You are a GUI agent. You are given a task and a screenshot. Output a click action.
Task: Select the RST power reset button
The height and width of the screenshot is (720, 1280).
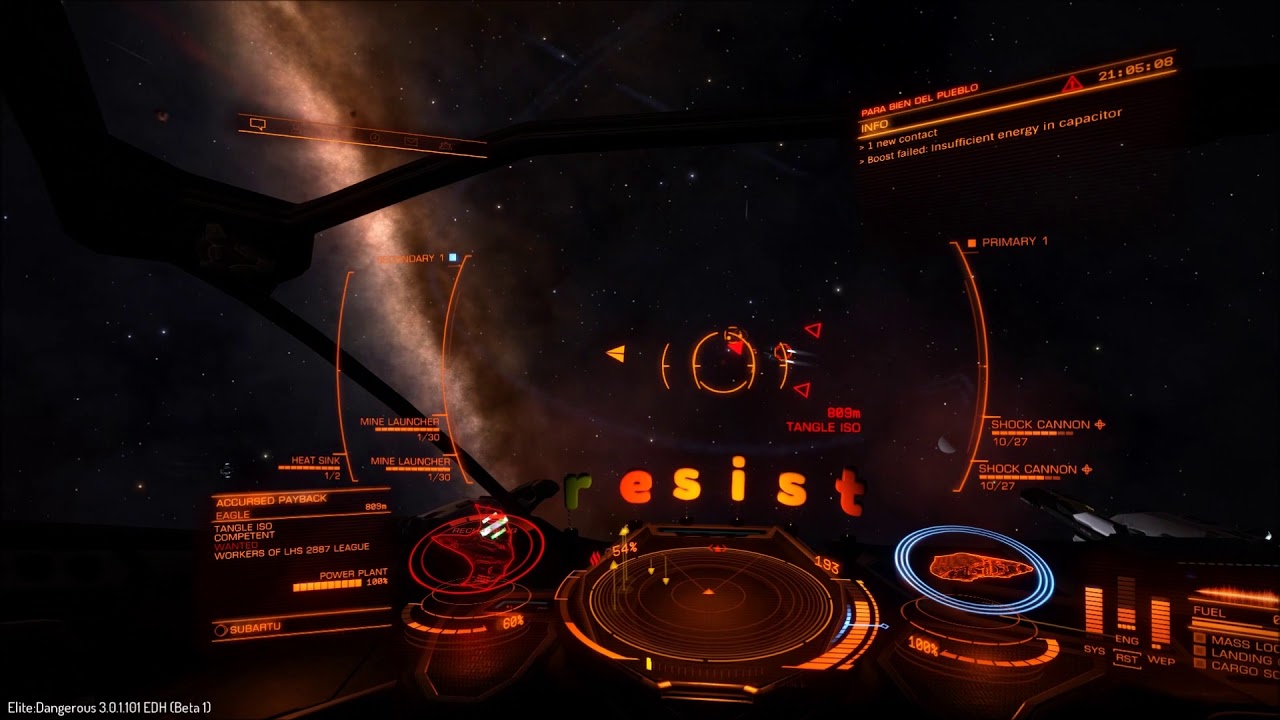click(x=1127, y=660)
